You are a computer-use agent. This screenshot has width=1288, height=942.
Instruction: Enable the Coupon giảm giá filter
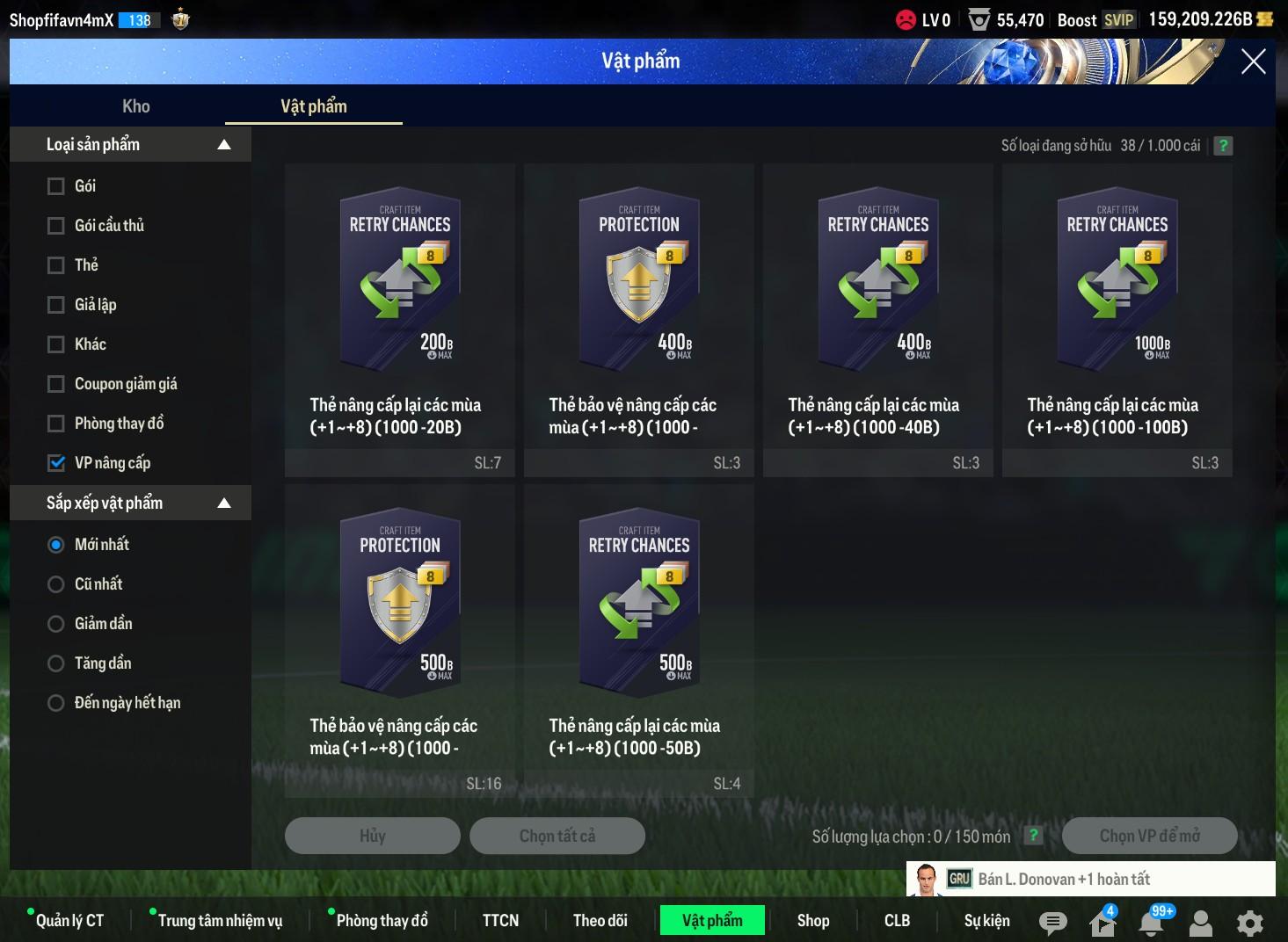tap(56, 384)
